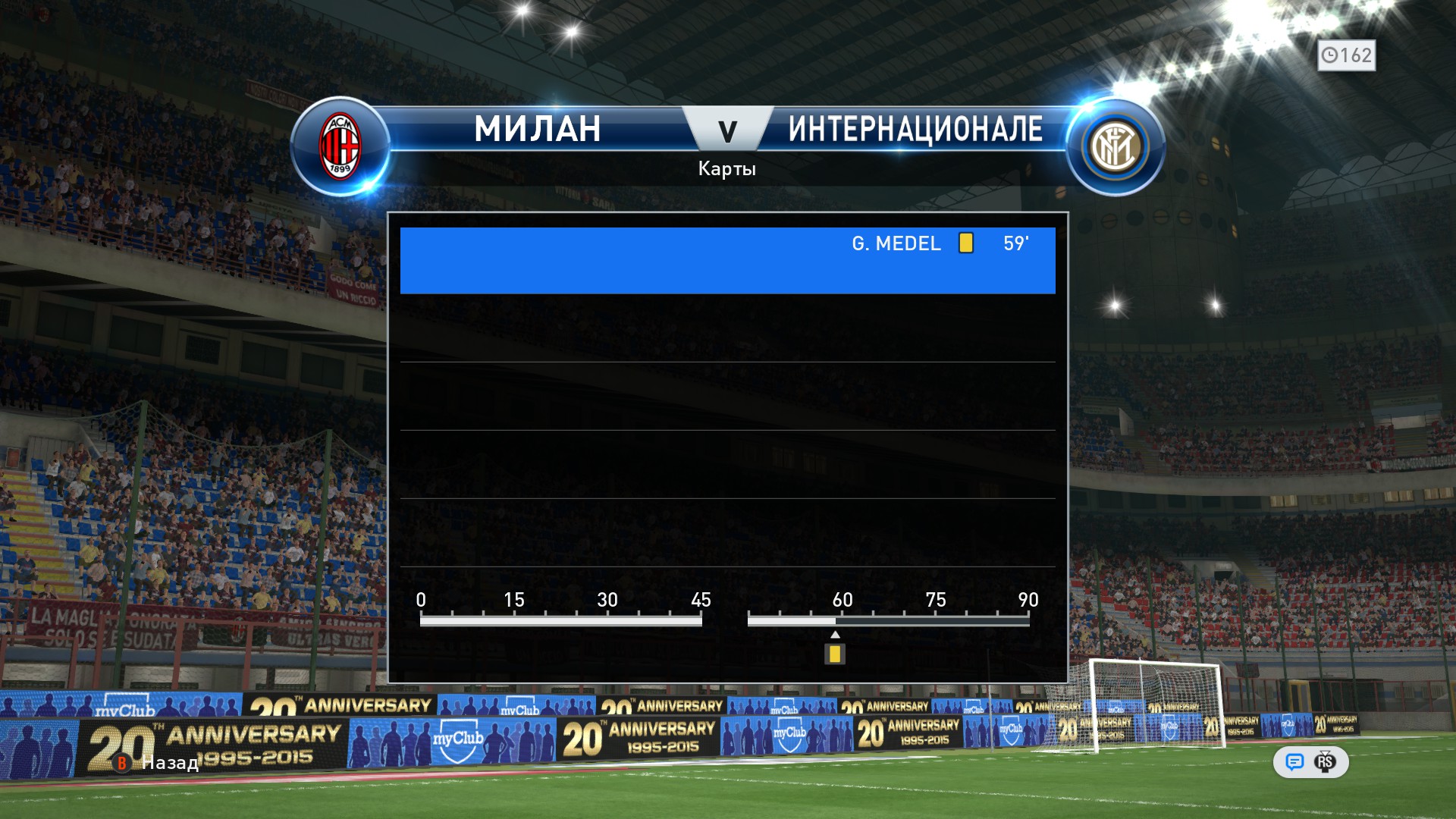Select the G. Medel yellow card row

(727, 260)
